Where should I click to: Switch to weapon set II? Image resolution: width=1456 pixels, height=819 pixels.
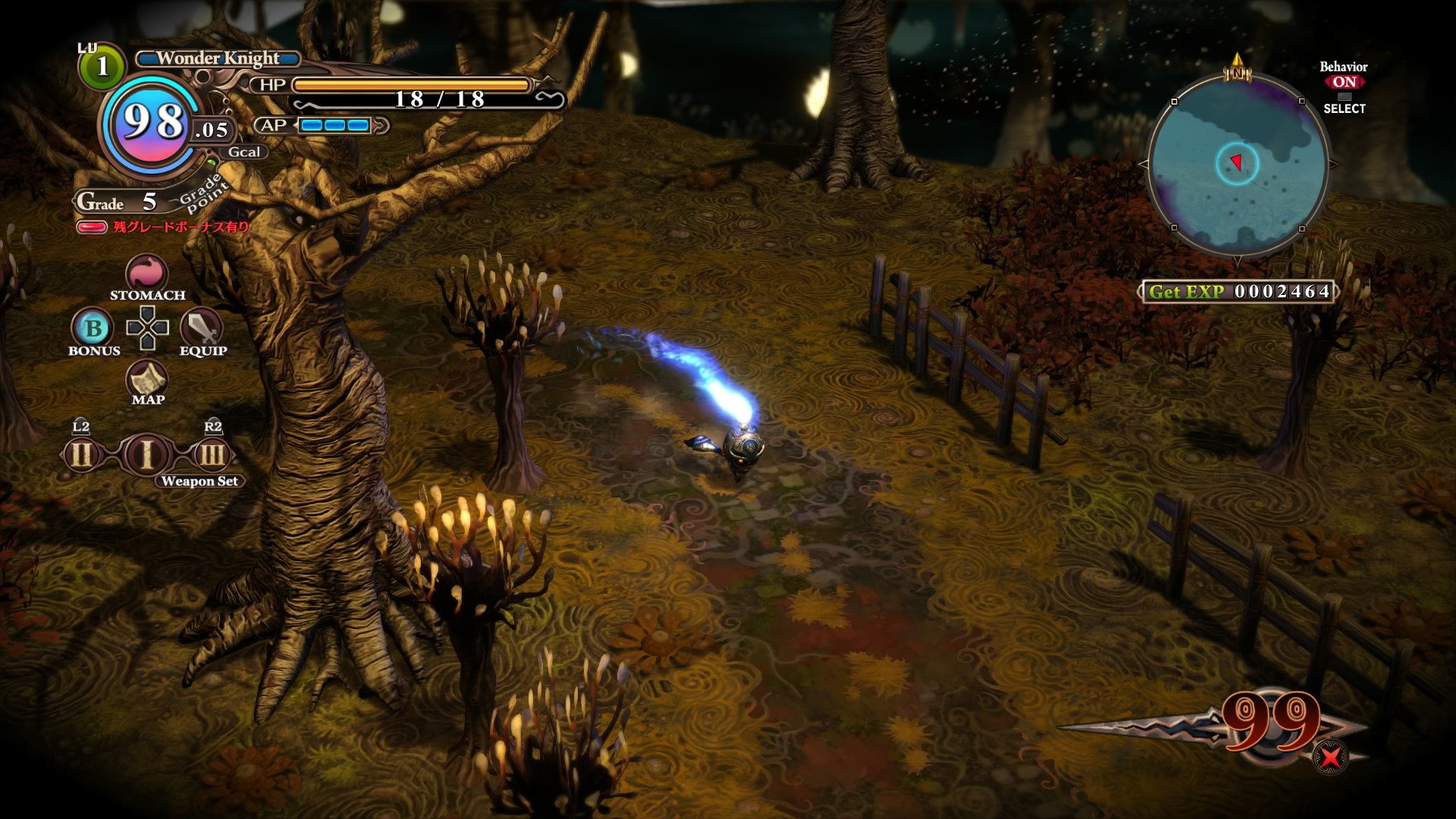81,455
